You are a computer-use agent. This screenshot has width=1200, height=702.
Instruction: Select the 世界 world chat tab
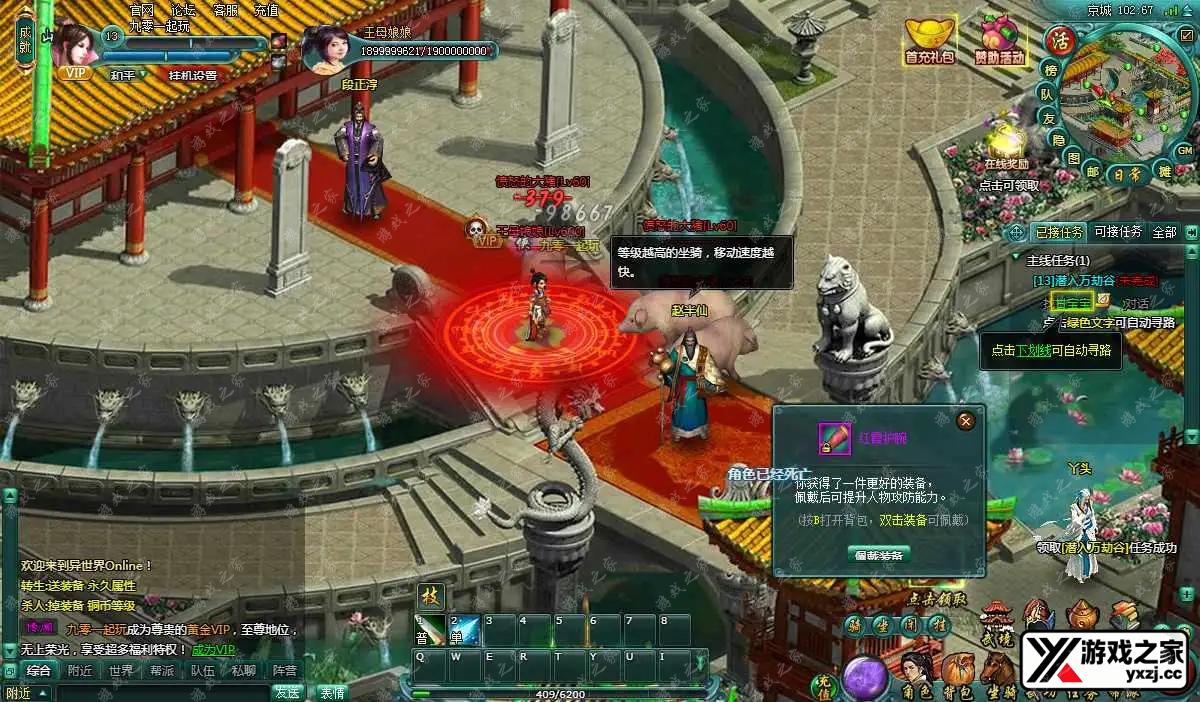[121, 671]
